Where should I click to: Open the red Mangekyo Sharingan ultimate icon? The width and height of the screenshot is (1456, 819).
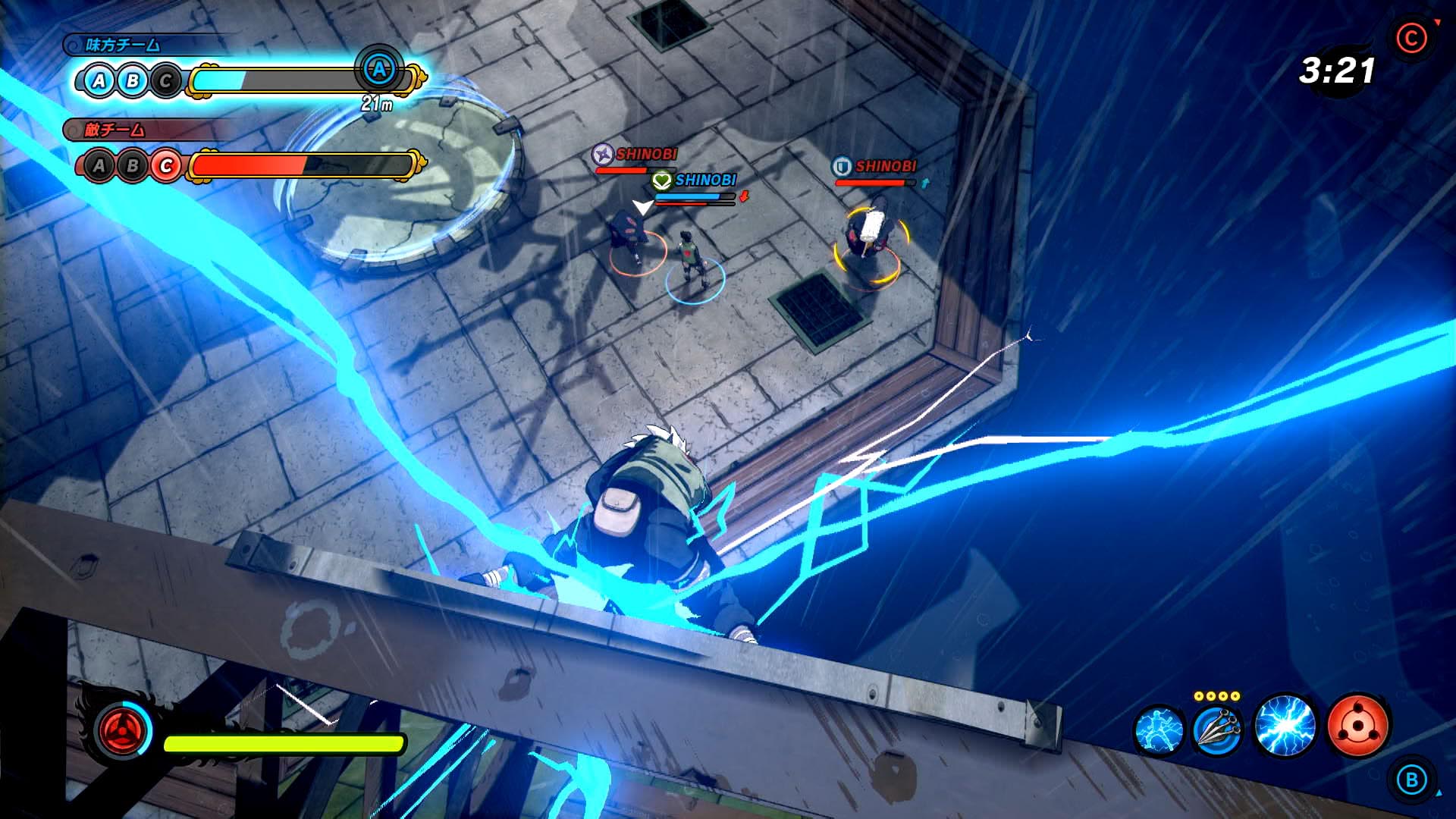tap(1357, 725)
